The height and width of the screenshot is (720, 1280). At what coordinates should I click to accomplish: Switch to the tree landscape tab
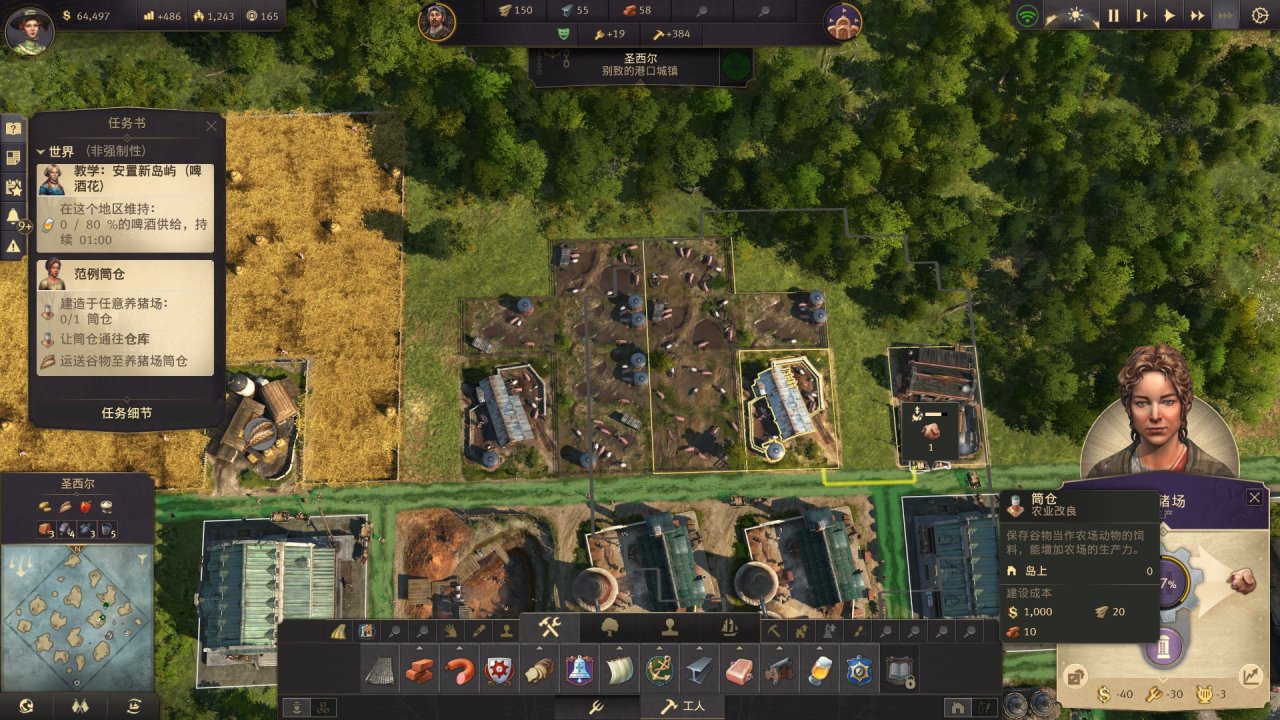point(610,628)
